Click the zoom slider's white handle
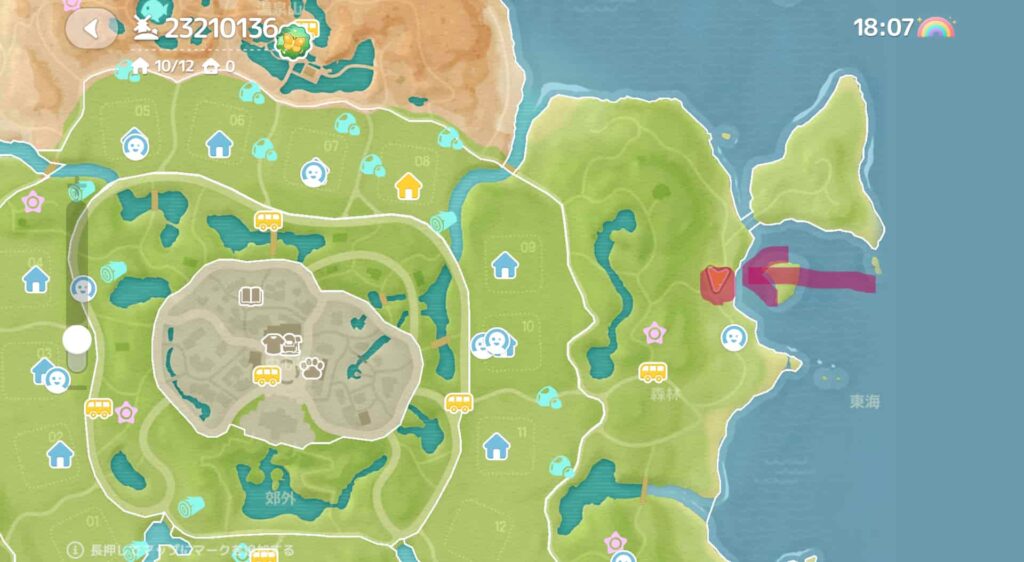Image resolution: width=1024 pixels, height=562 pixels. tap(77, 340)
